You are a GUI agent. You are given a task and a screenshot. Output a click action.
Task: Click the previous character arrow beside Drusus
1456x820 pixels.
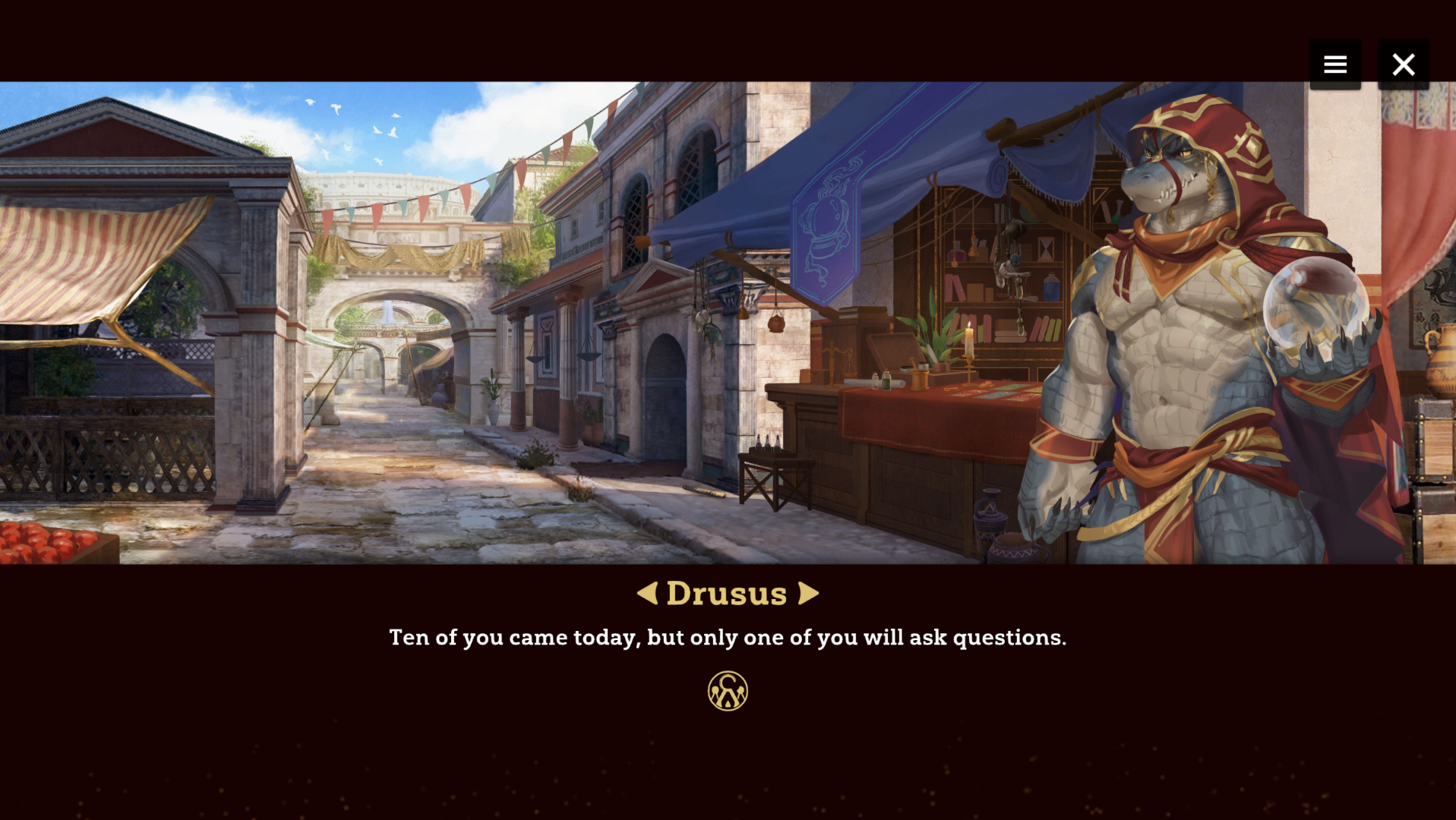tap(647, 593)
